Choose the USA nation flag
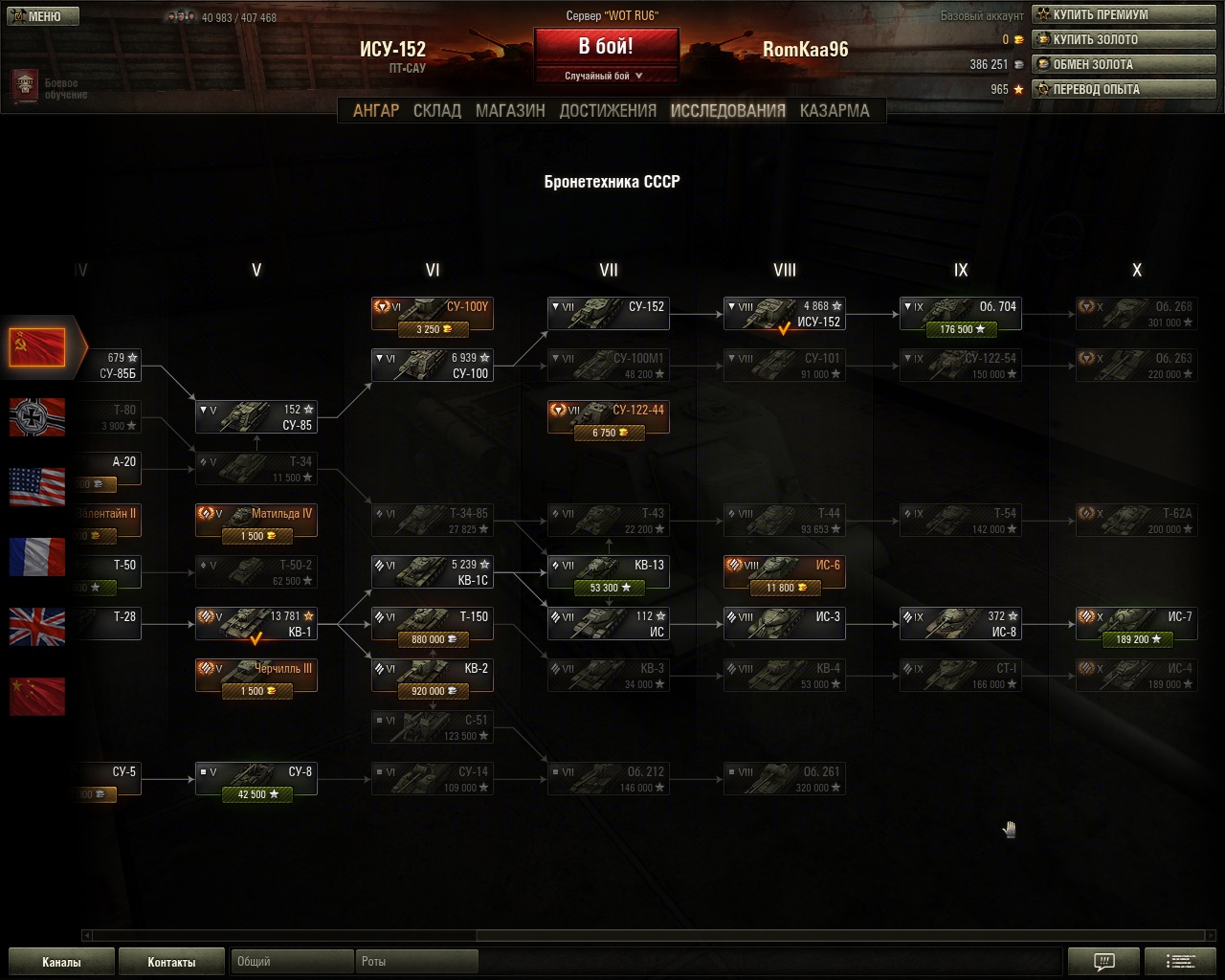The width and height of the screenshot is (1225, 980). point(37,486)
